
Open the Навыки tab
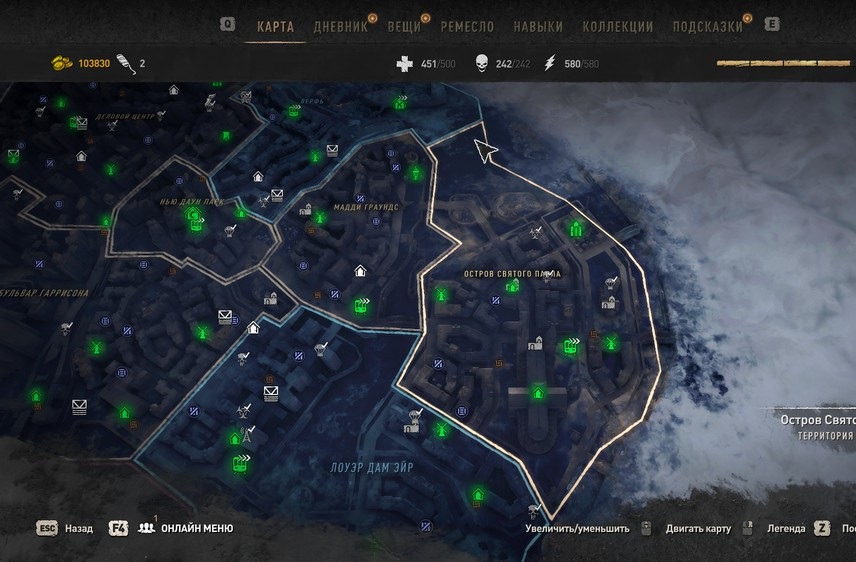tap(538, 27)
